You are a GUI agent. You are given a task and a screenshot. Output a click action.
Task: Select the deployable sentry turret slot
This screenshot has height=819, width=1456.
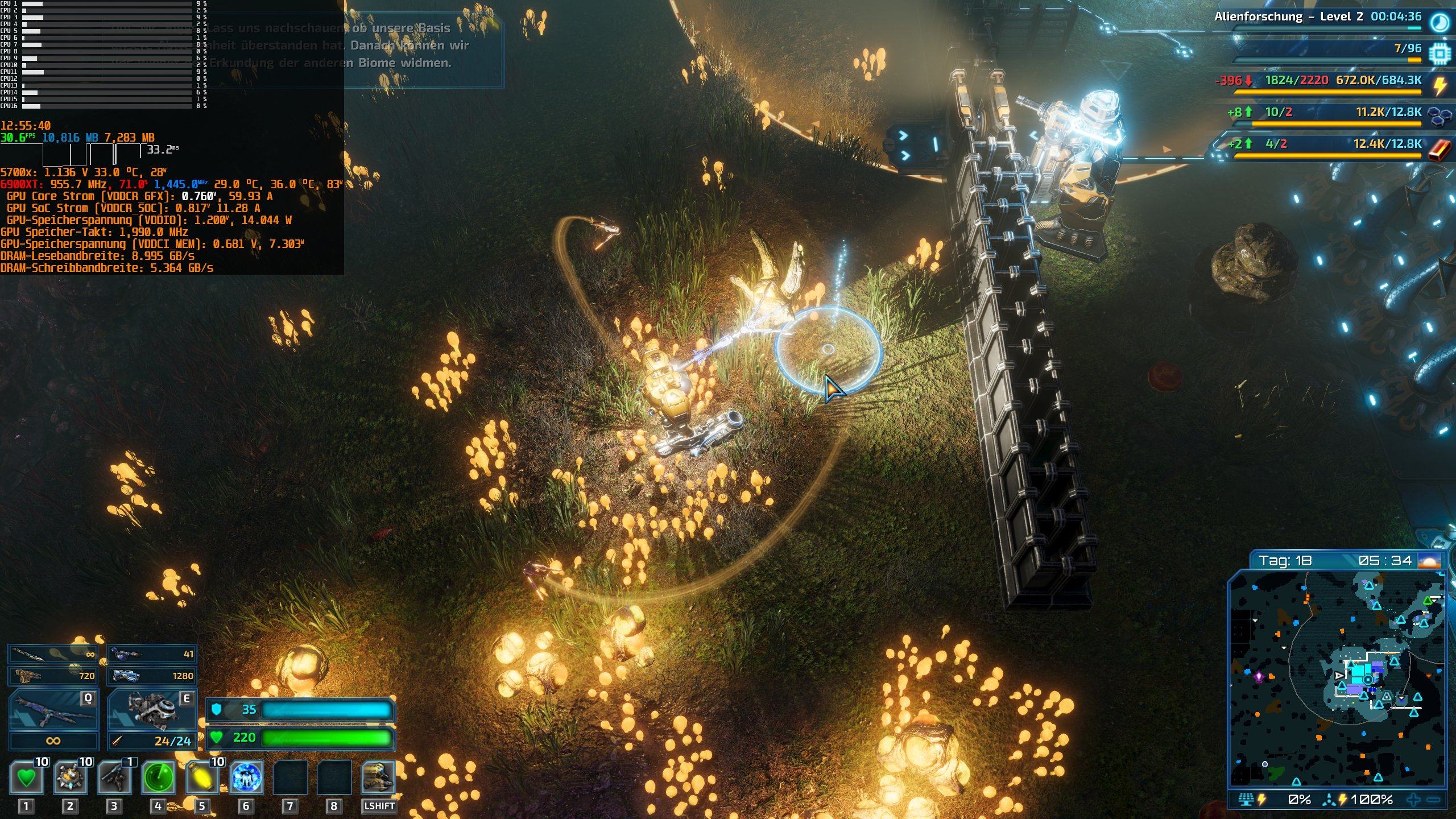[114, 777]
